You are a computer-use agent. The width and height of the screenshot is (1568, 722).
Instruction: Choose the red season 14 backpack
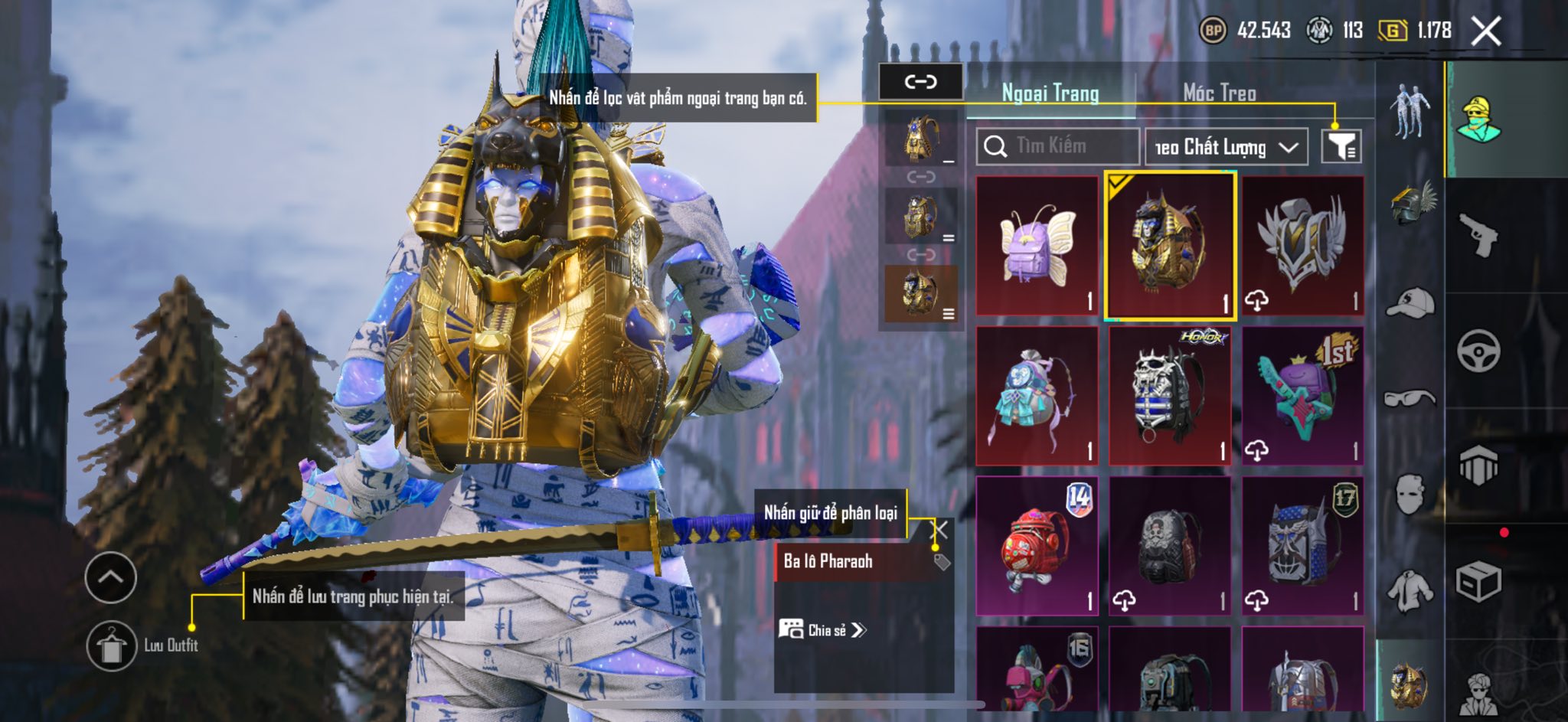pos(1037,546)
